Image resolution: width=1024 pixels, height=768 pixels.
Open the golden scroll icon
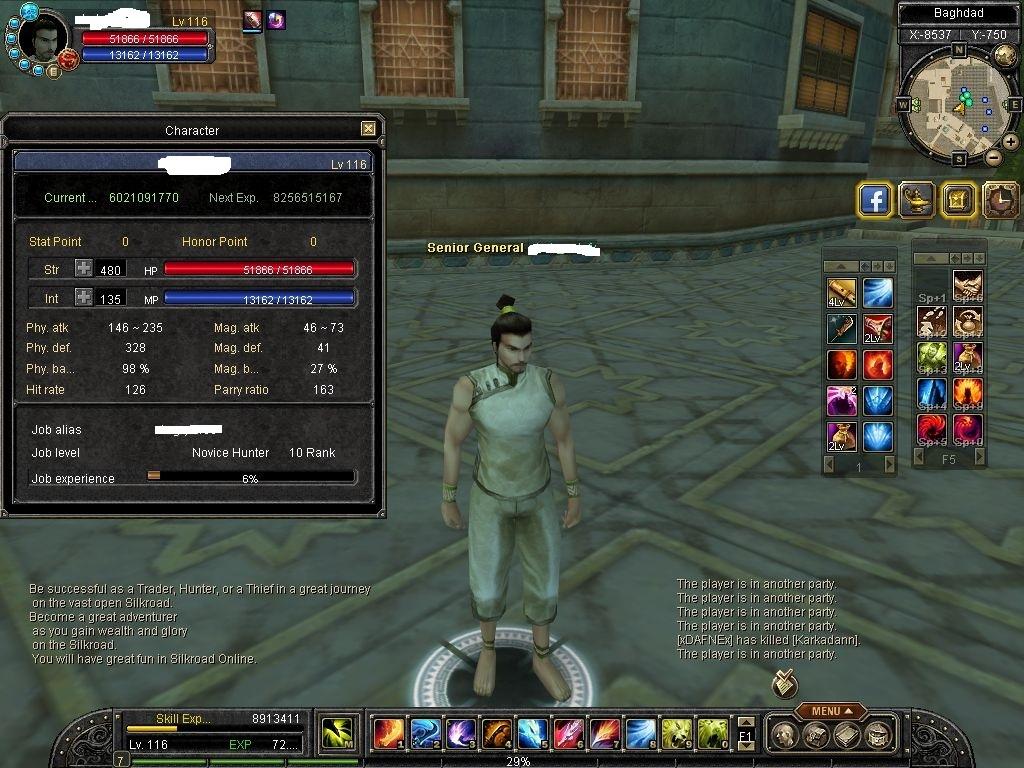pyautogui.click(x=957, y=200)
